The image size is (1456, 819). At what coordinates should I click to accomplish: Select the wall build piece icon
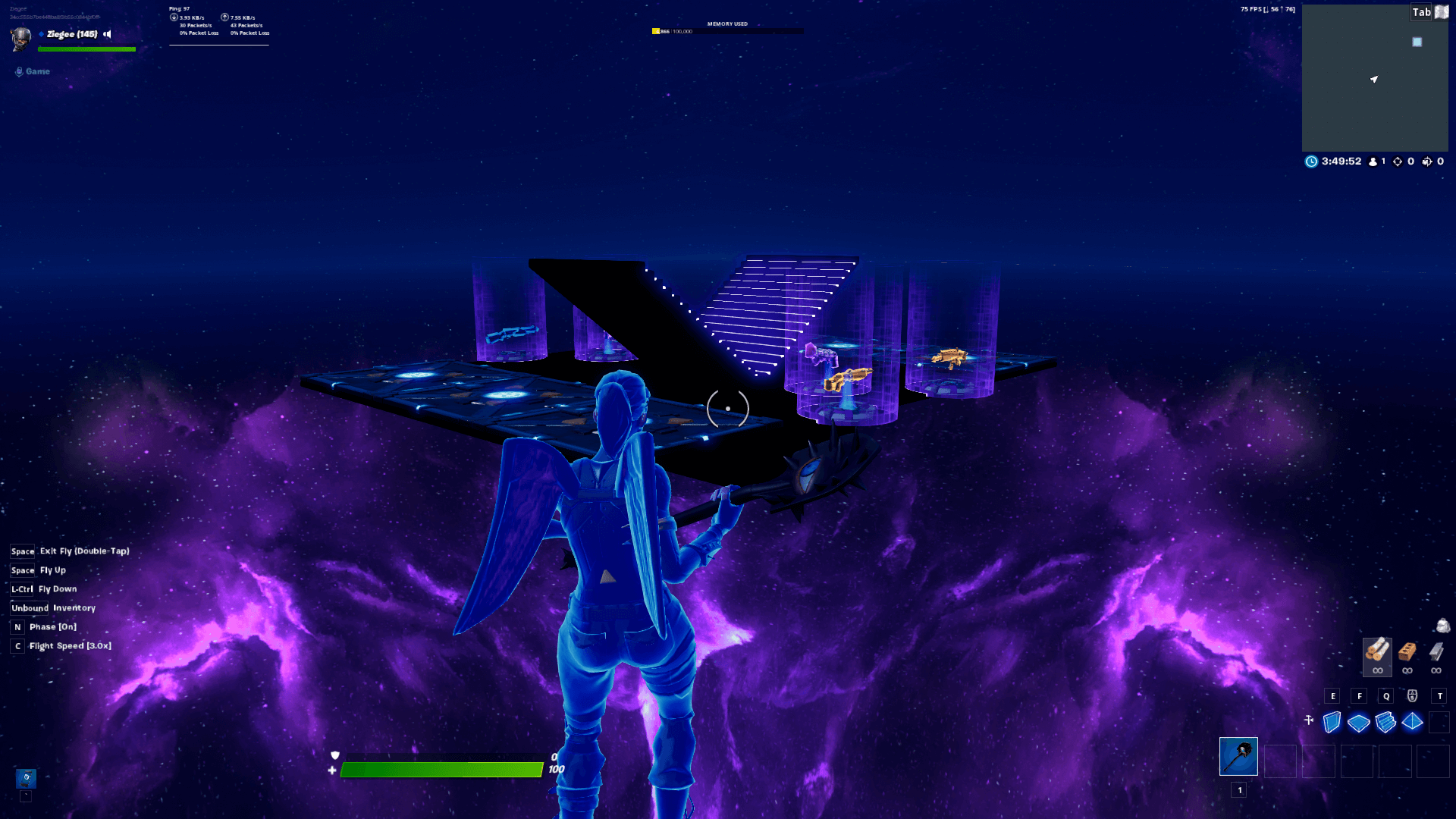tap(1332, 723)
